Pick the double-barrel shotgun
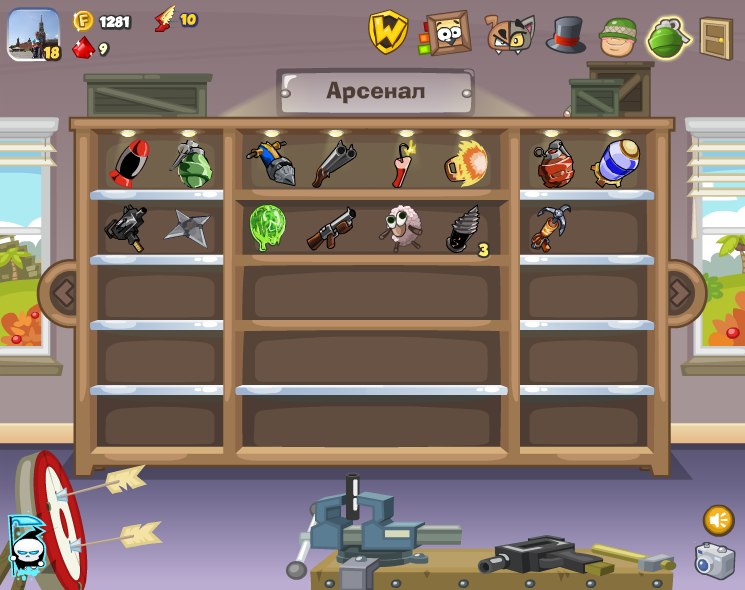This screenshot has width=745, height=590. coord(333,163)
